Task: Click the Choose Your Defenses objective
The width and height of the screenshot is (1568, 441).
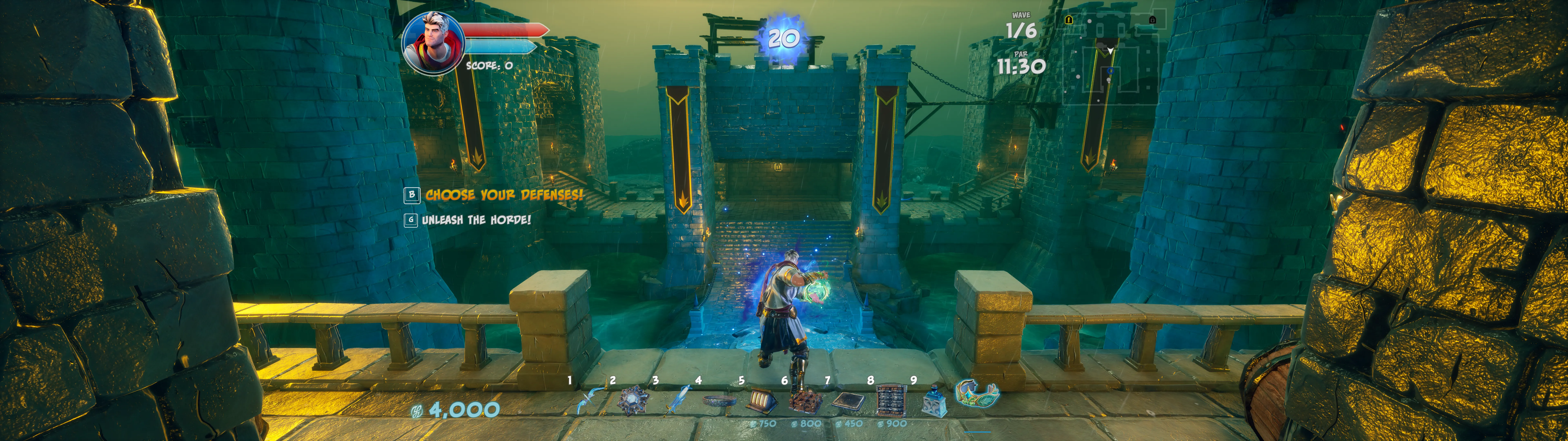Action: (x=503, y=195)
